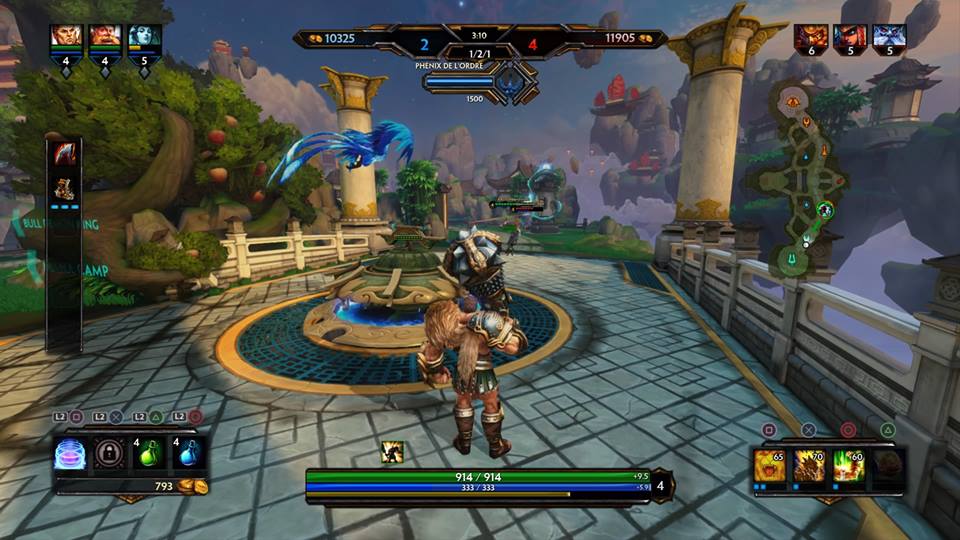Screen dimensions: 960x540
Task: Inspect the white-blue enemy god portrait
Action: (889, 39)
